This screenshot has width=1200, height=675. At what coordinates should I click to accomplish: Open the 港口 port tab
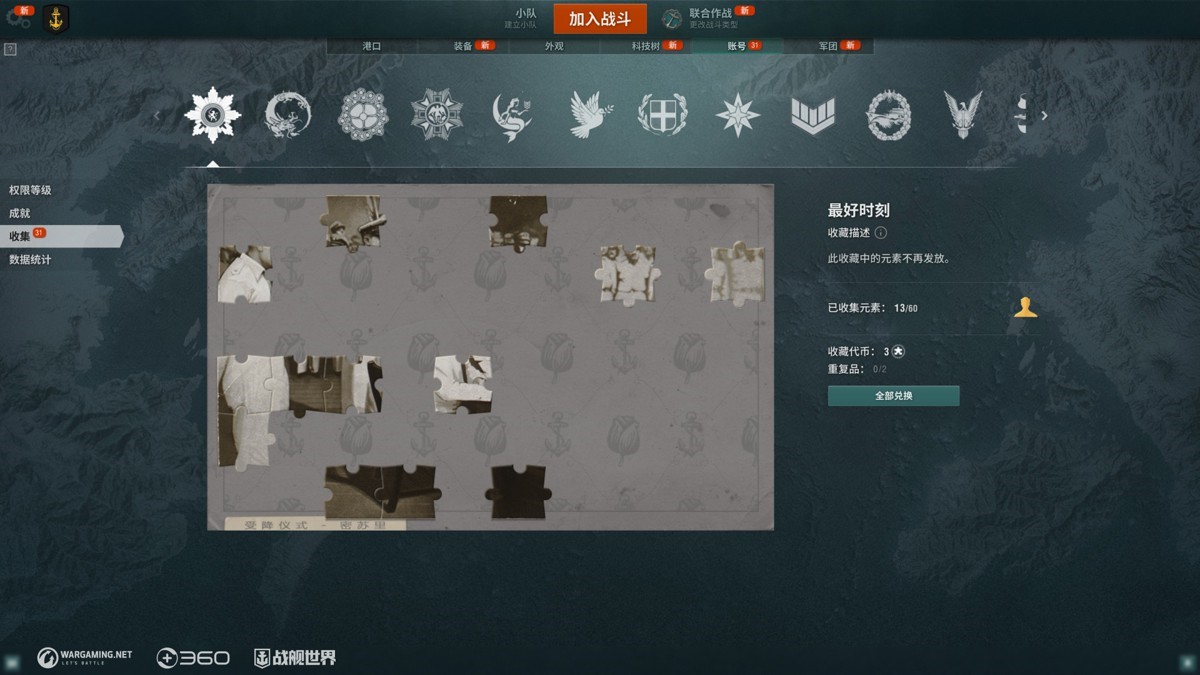371,46
